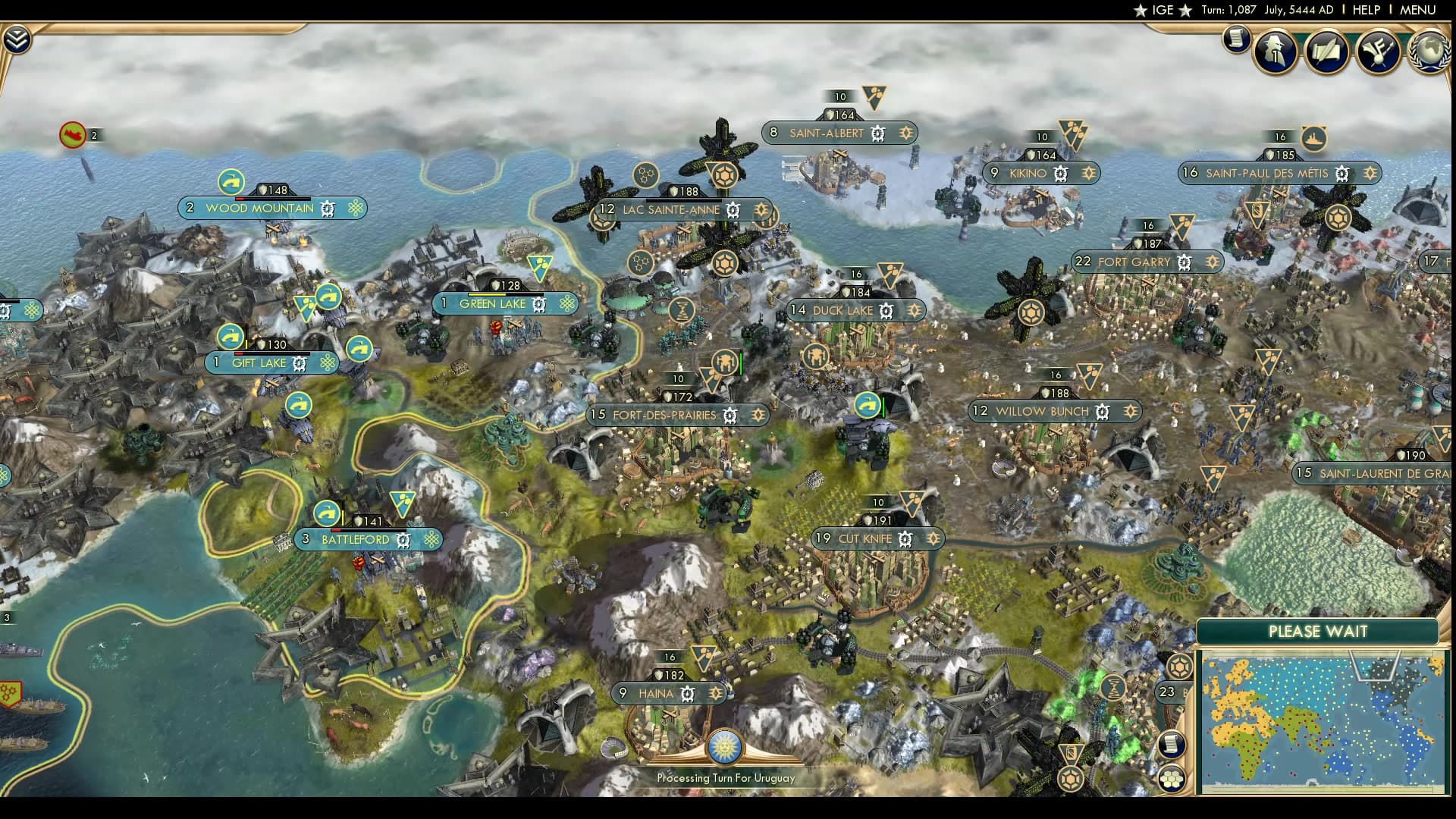Image resolution: width=1456 pixels, height=819 pixels.
Task: Choose production for Cut Knife via its gear icon
Action: click(905, 539)
